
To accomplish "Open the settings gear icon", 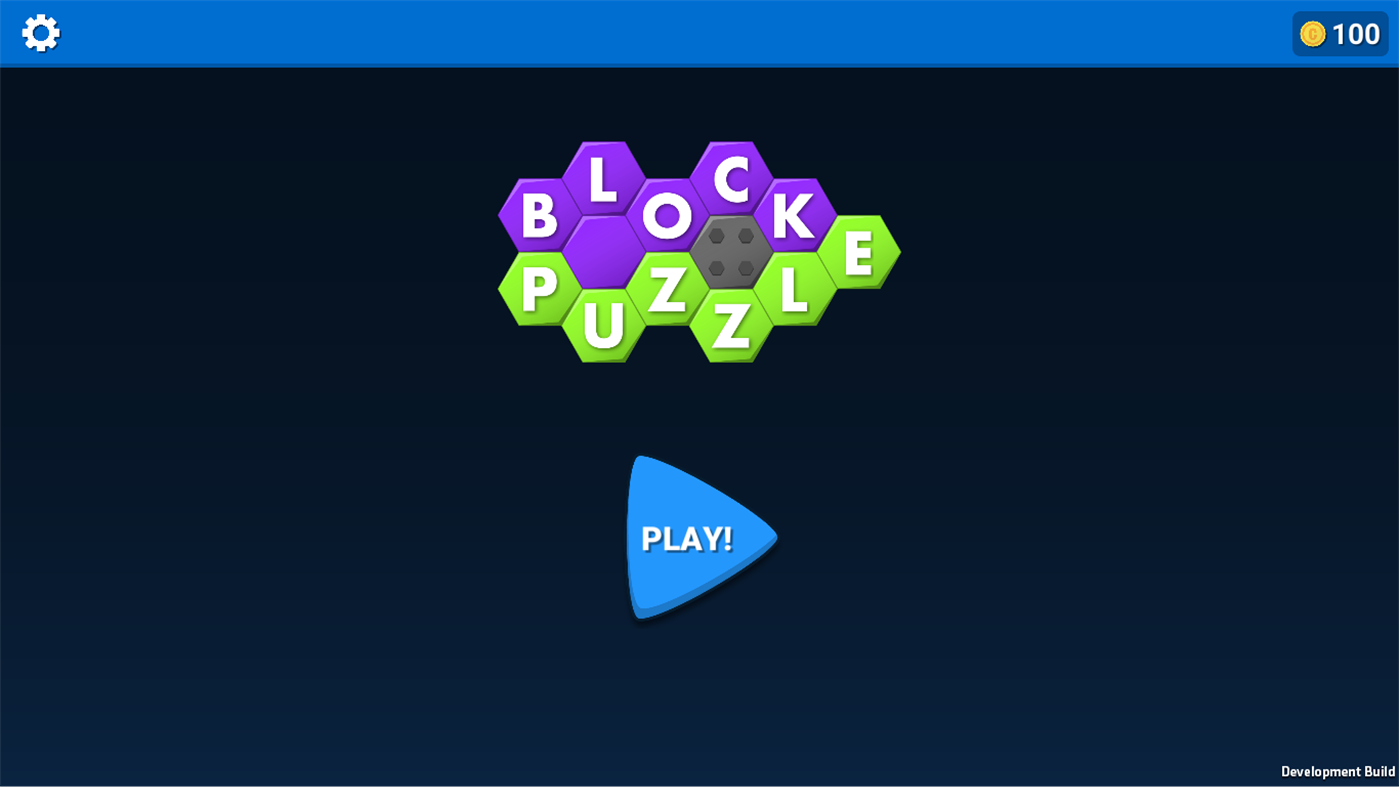I will (40, 32).
